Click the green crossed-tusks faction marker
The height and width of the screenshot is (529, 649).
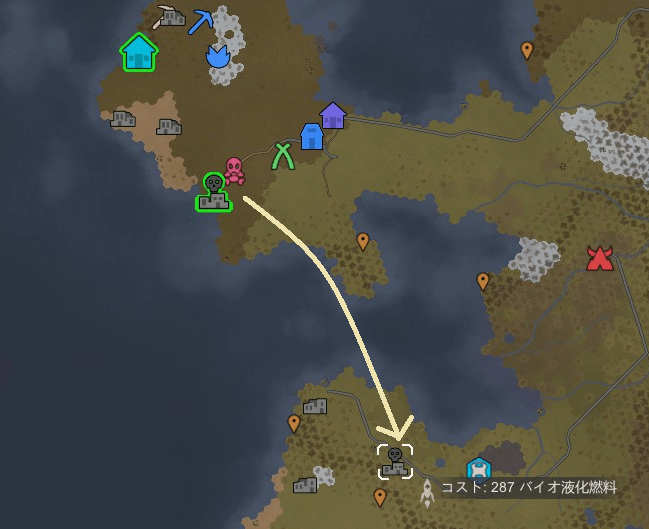click(283, 155)
